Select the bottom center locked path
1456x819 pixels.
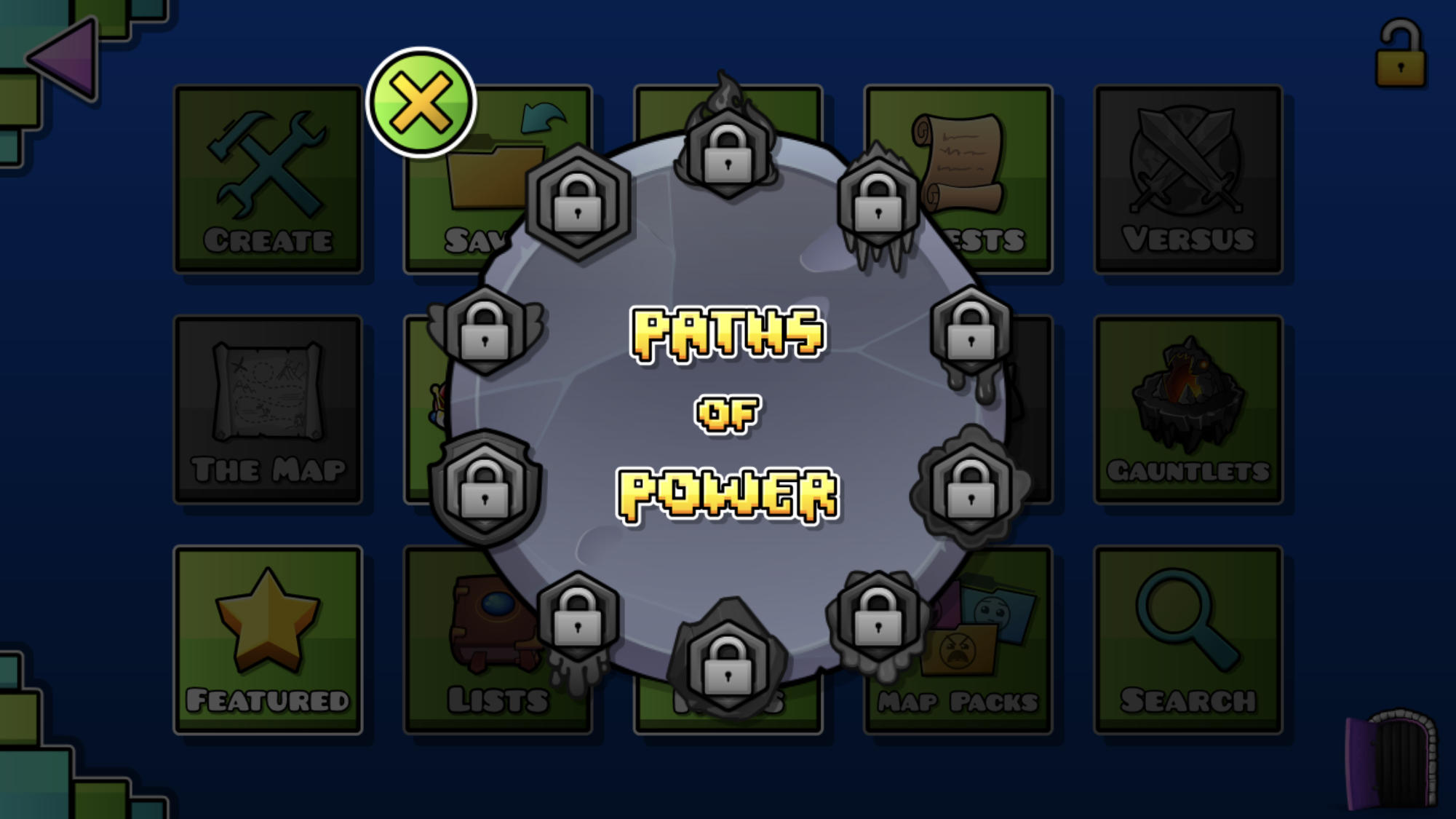[728, 662]
